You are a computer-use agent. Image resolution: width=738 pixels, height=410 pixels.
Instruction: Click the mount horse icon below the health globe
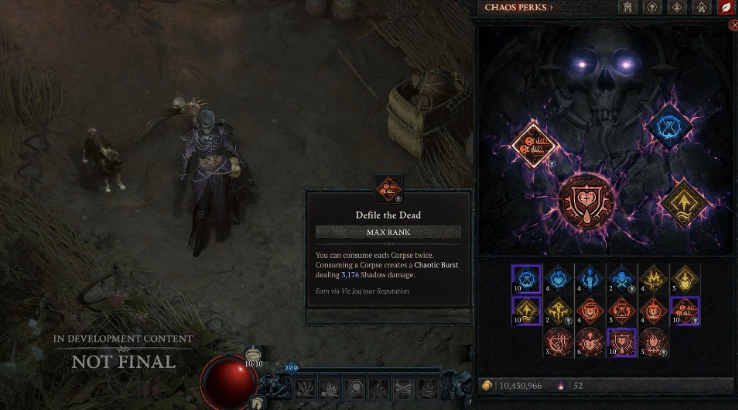click(257, 402)
